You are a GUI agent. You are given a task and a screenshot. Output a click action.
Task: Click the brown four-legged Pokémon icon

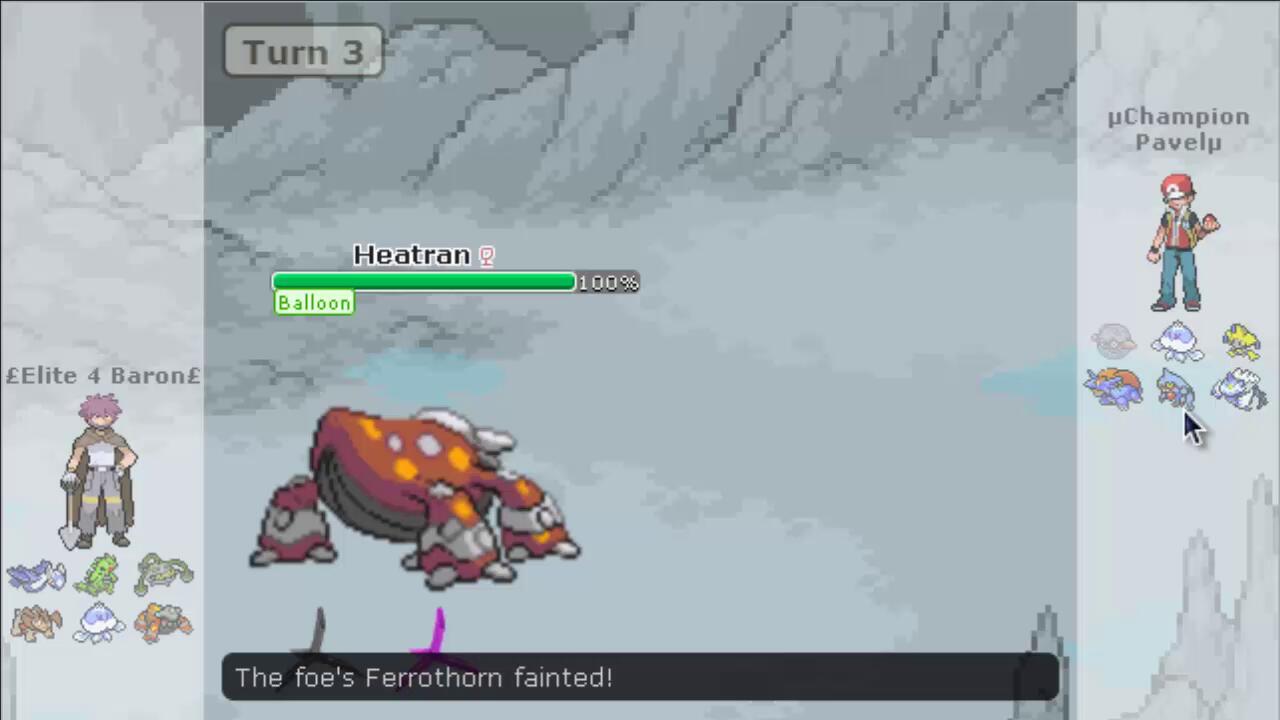point(36,623)
